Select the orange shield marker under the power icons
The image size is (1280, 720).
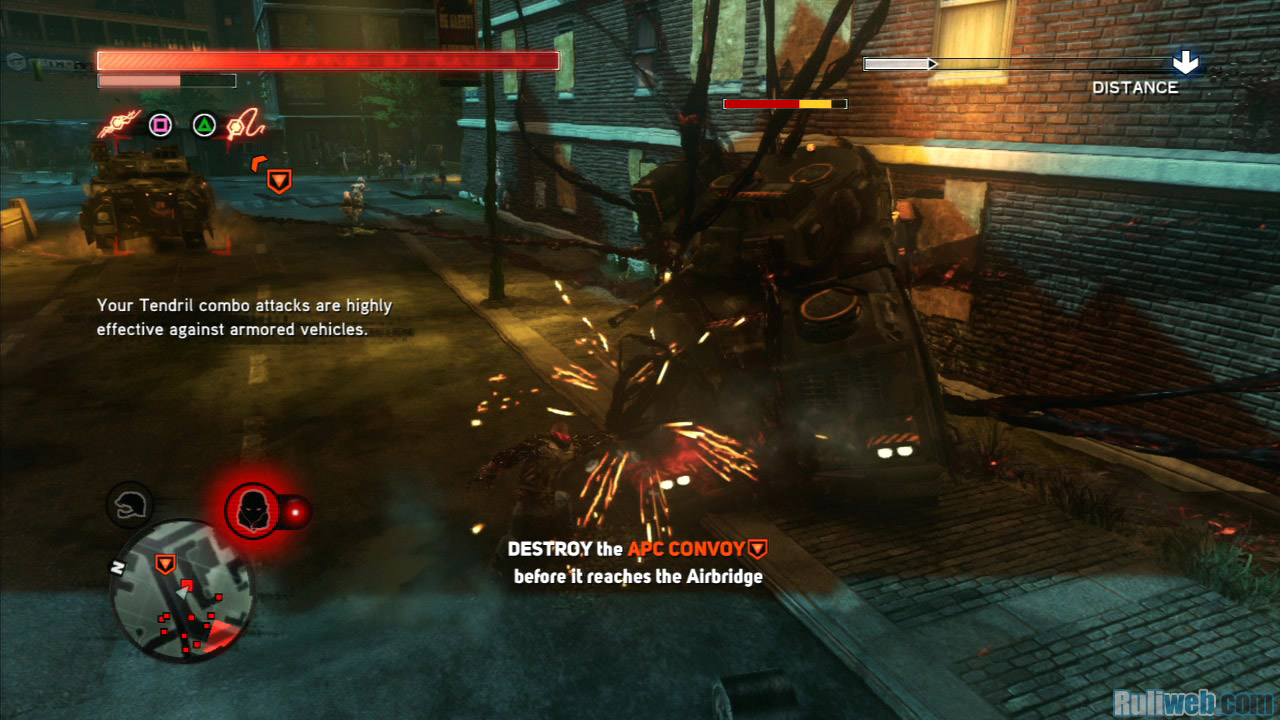point(279,180)
